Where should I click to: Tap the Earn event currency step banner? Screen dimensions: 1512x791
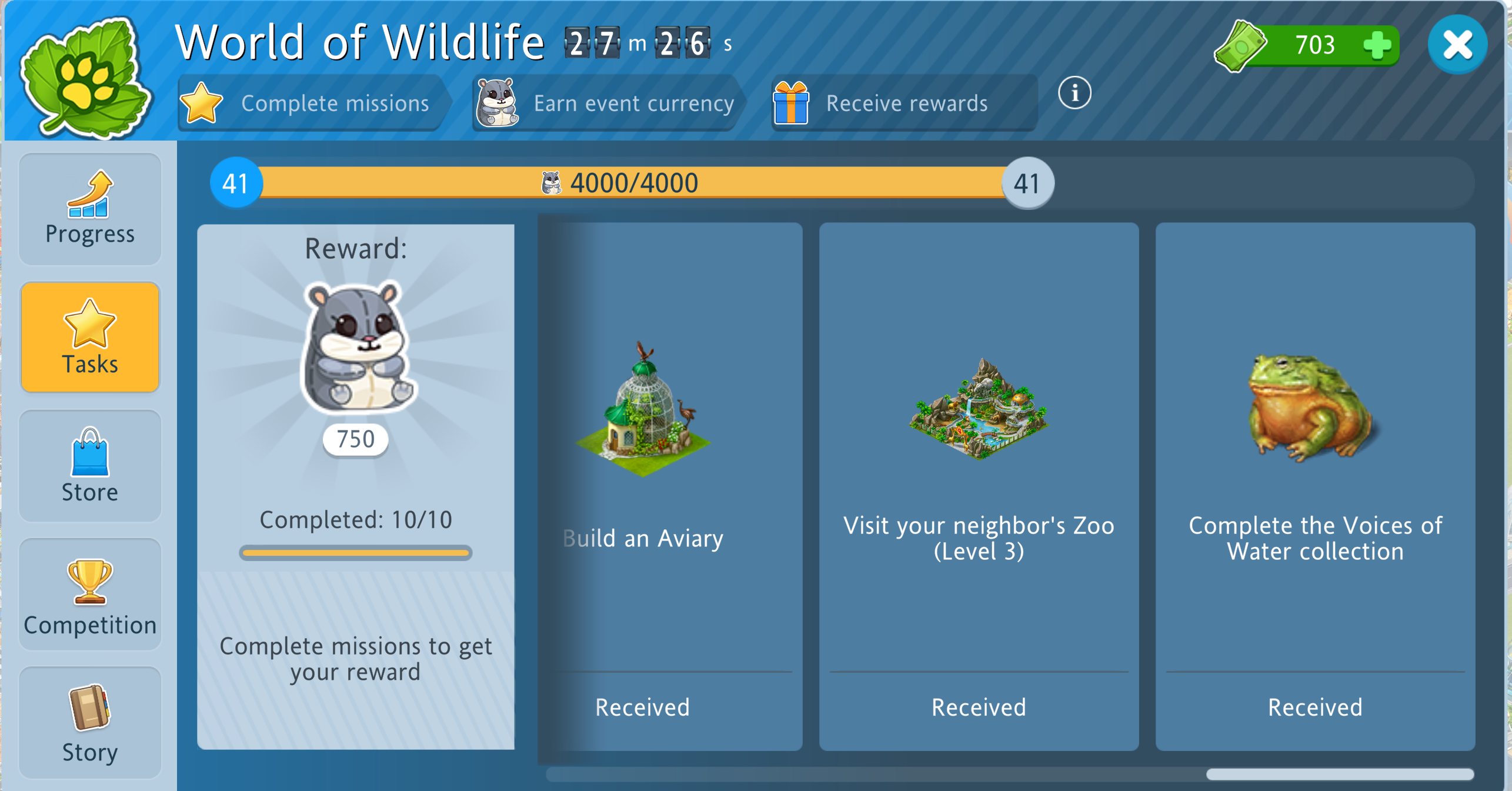point(607,103)
